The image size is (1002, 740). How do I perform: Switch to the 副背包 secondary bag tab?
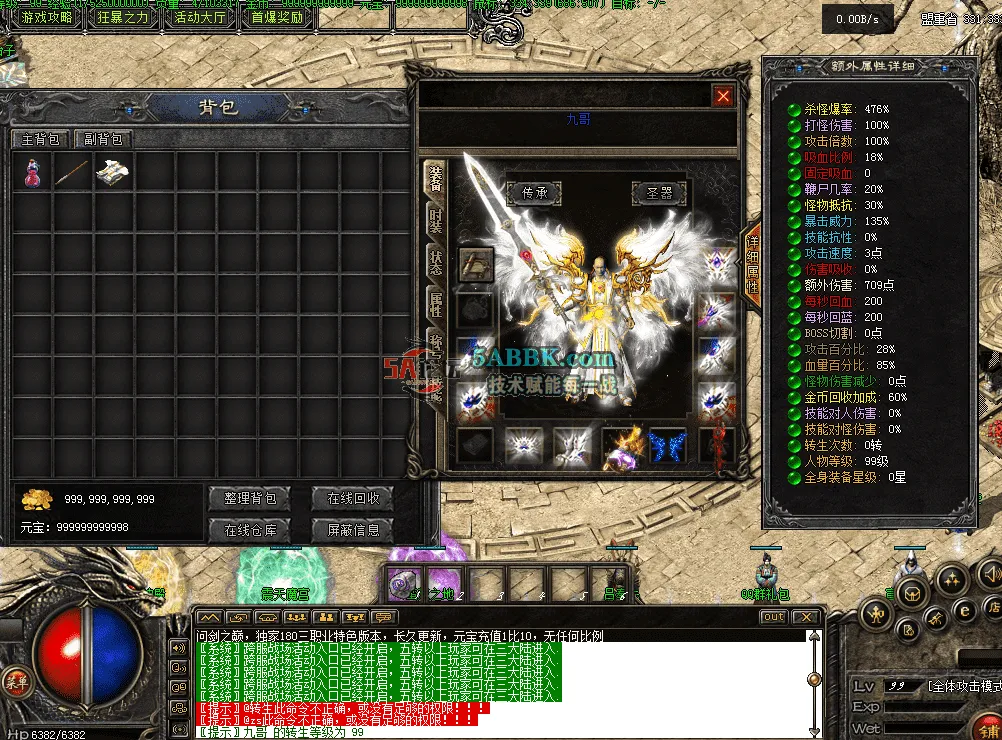pos(103,140)
